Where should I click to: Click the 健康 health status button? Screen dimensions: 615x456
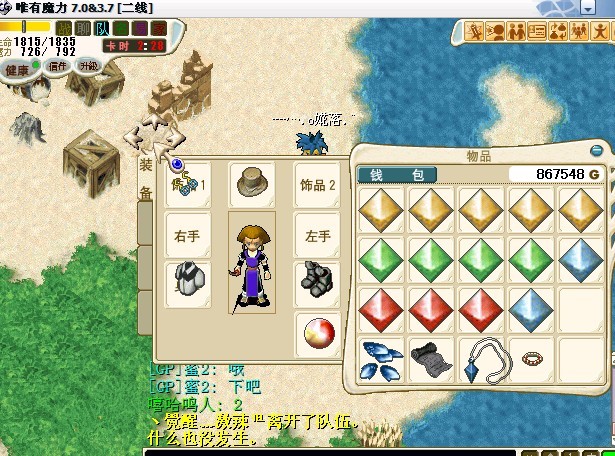click(19, 70)
